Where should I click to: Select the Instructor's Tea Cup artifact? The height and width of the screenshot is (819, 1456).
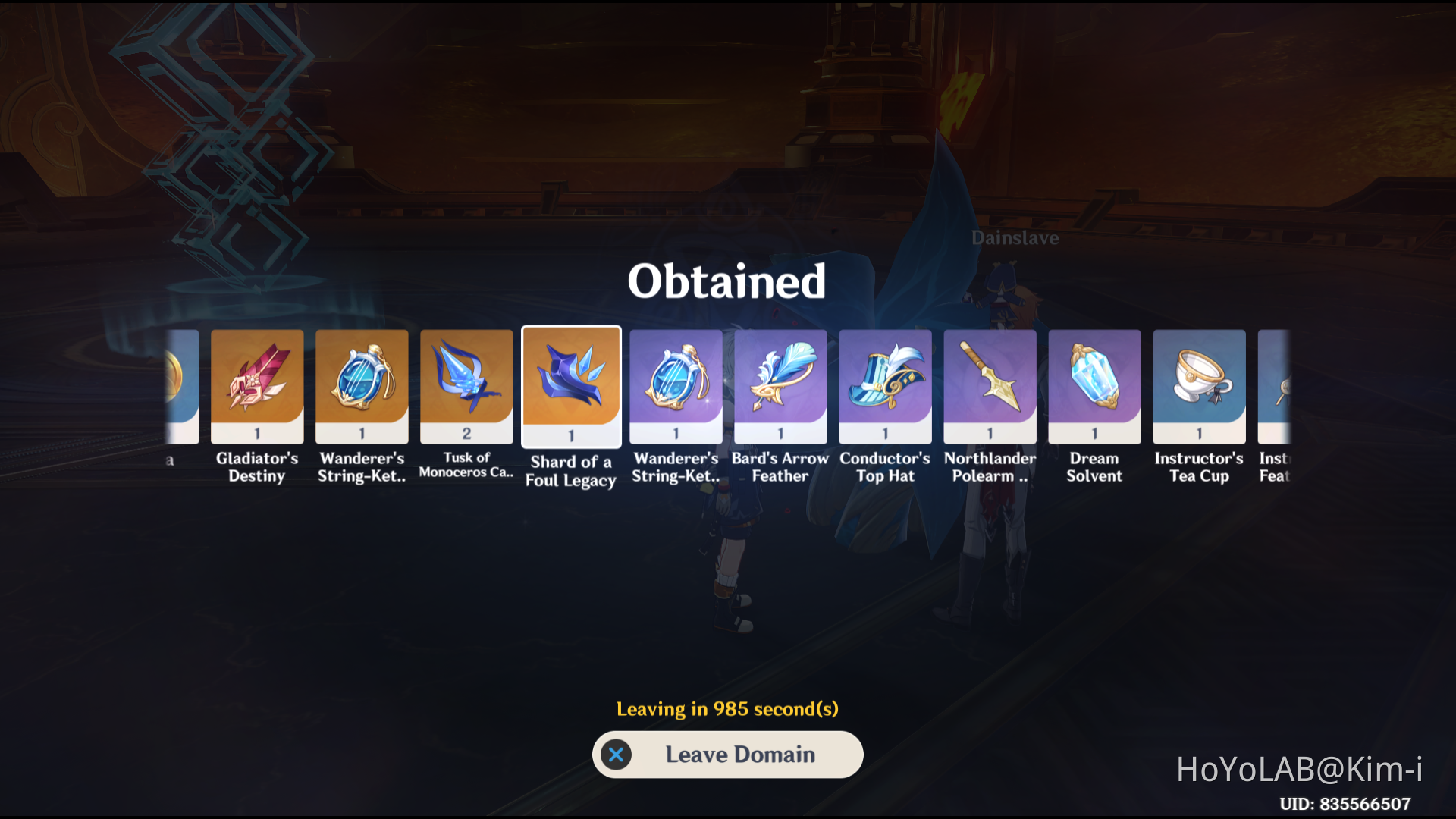coord(1199,387)
